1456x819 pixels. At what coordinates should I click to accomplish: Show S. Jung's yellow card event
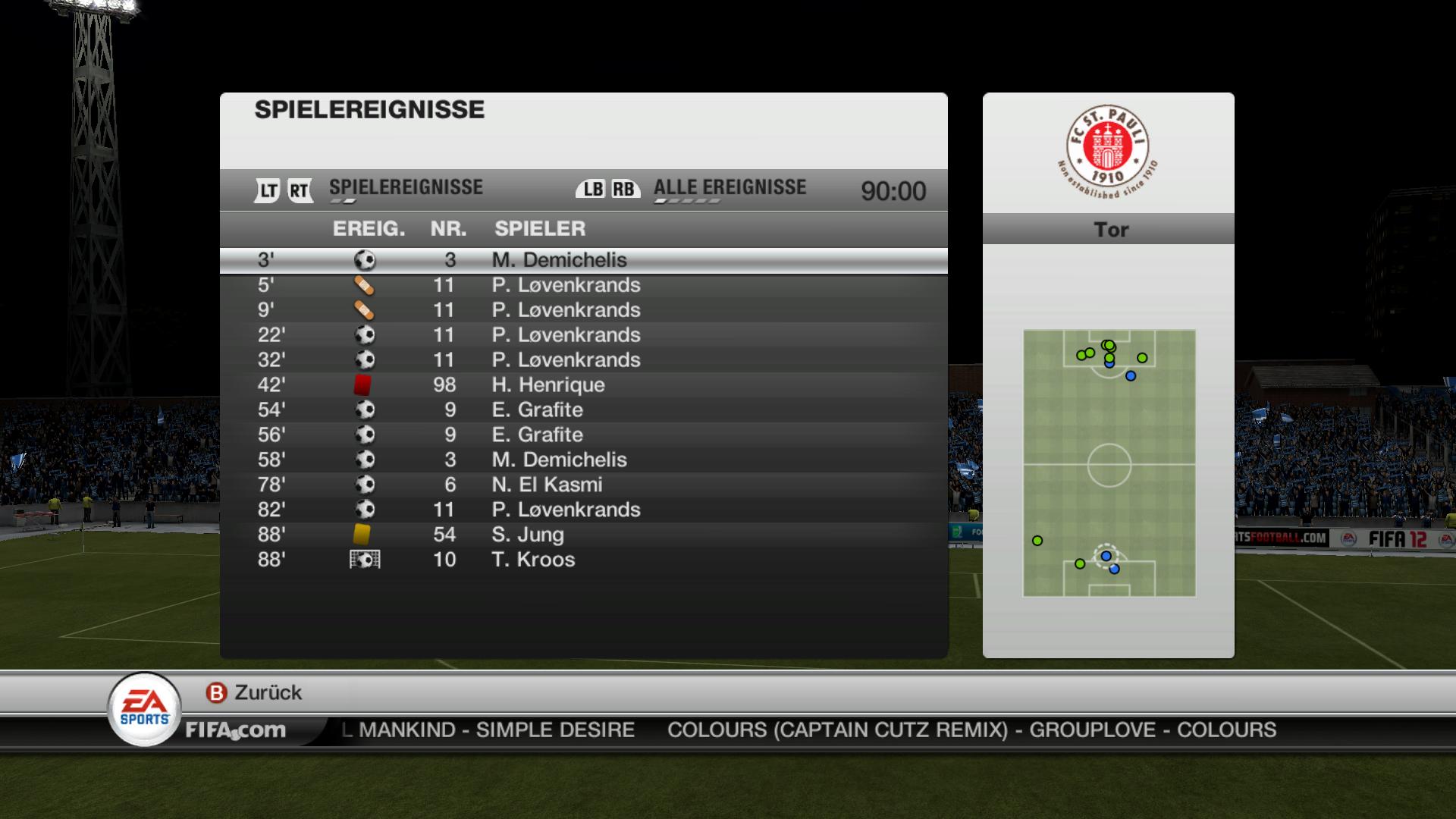tap(582, 535)
